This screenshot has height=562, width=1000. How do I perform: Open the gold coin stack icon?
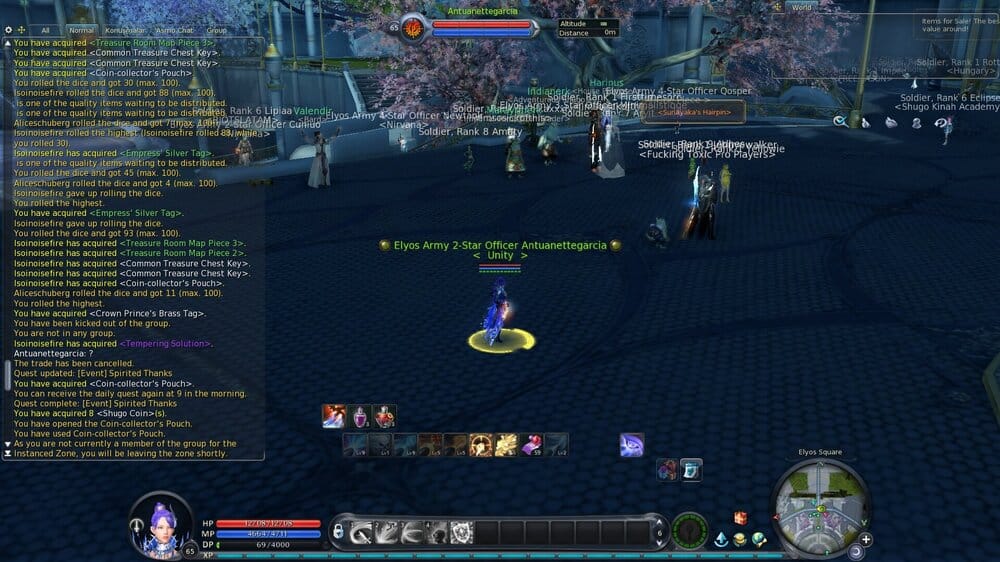[740, 539]
